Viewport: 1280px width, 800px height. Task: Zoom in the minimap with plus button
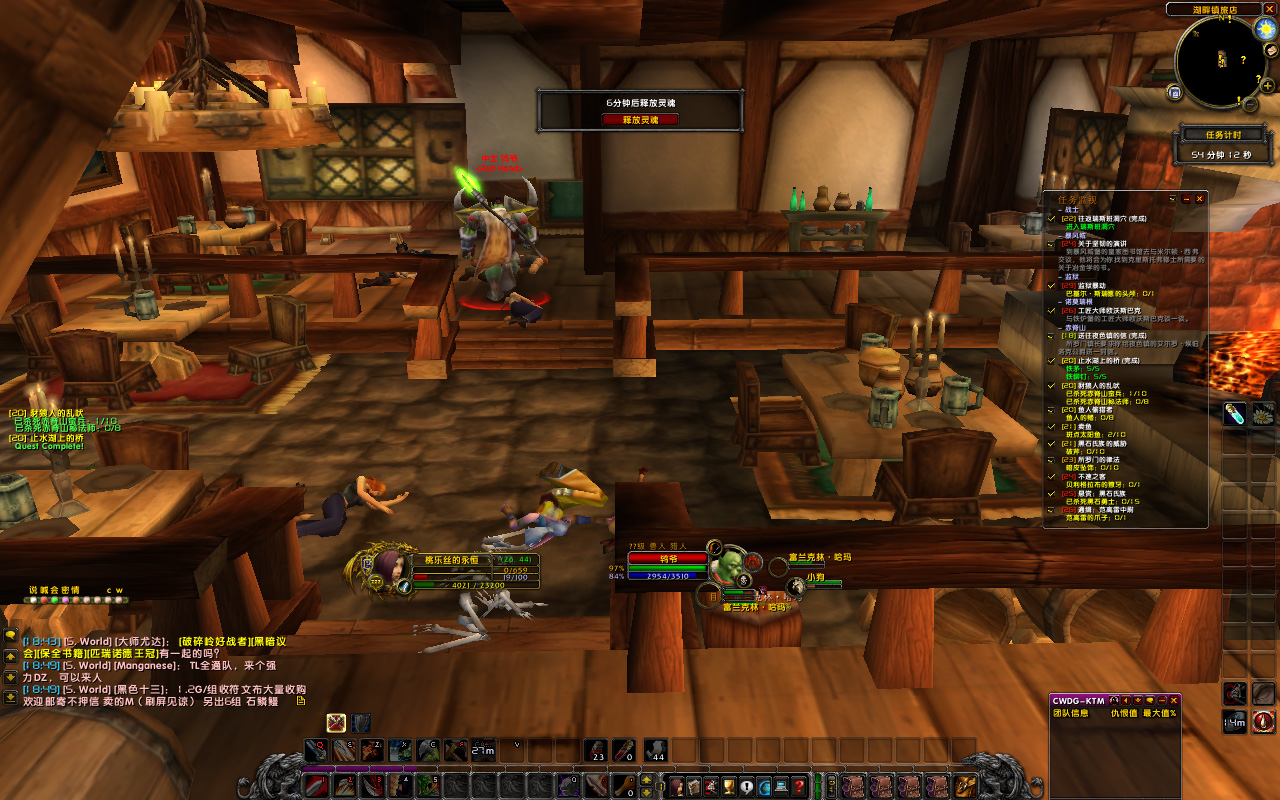pyautogui.click(x=1266, y=88)
